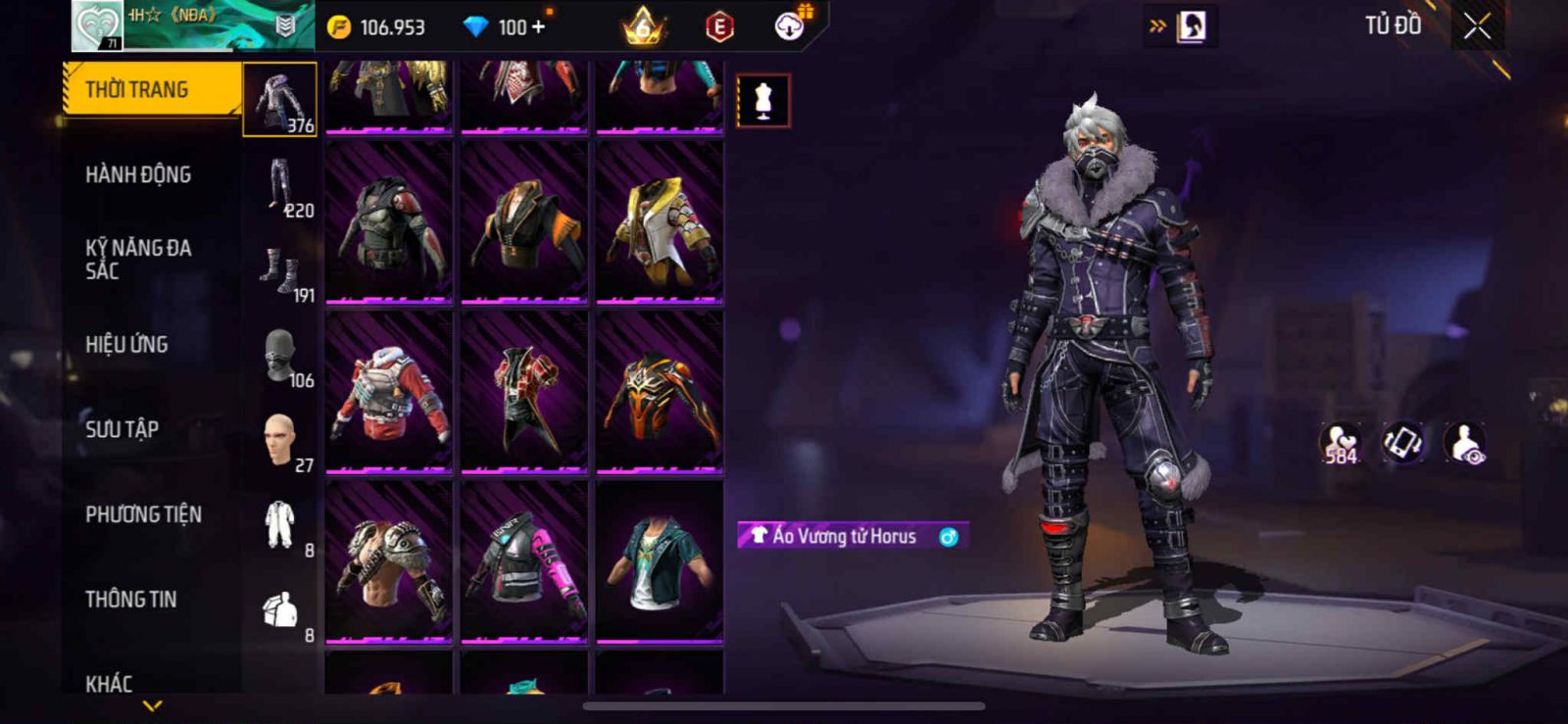Choose the jacket subcategory showing 376
Viewport: 1568px width, 724px height.
coord(280,100)
